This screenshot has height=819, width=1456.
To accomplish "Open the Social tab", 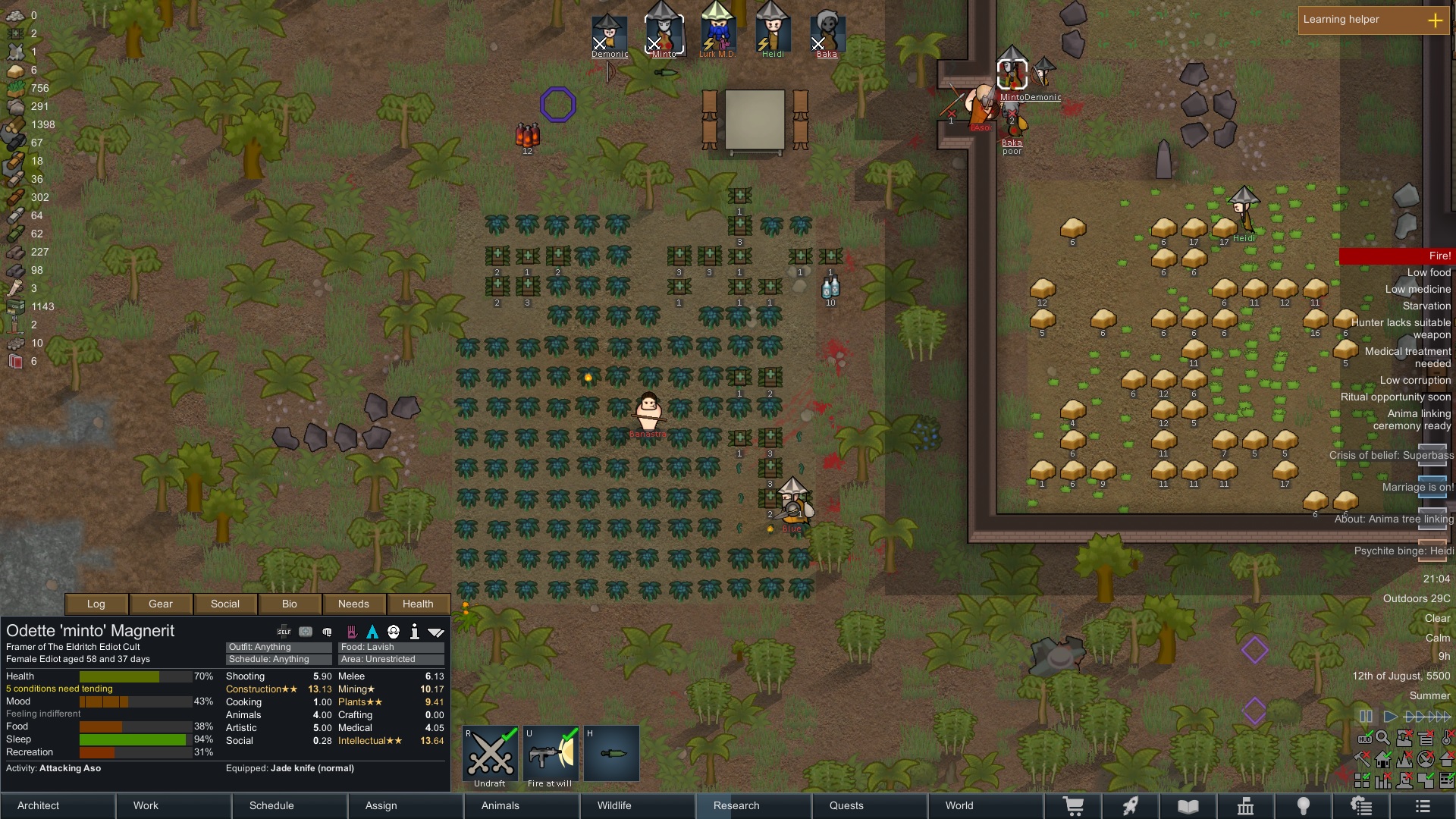I will pos(225,604).
